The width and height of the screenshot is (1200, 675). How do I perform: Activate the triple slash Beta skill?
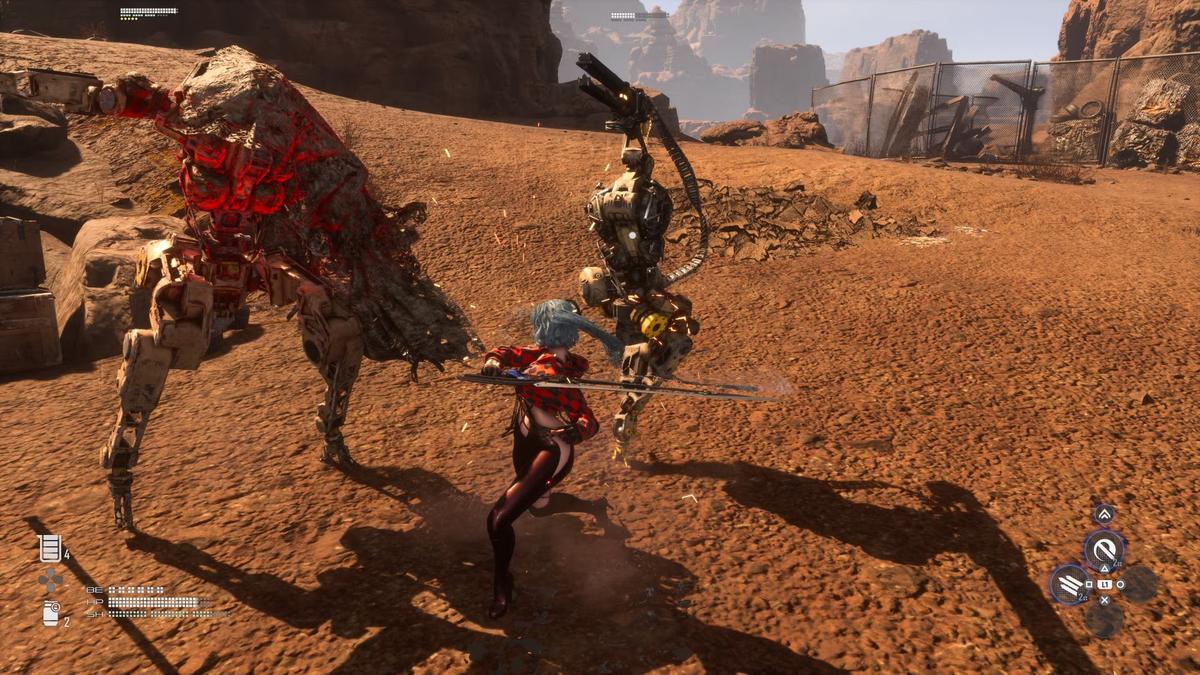click(1069, 584)
